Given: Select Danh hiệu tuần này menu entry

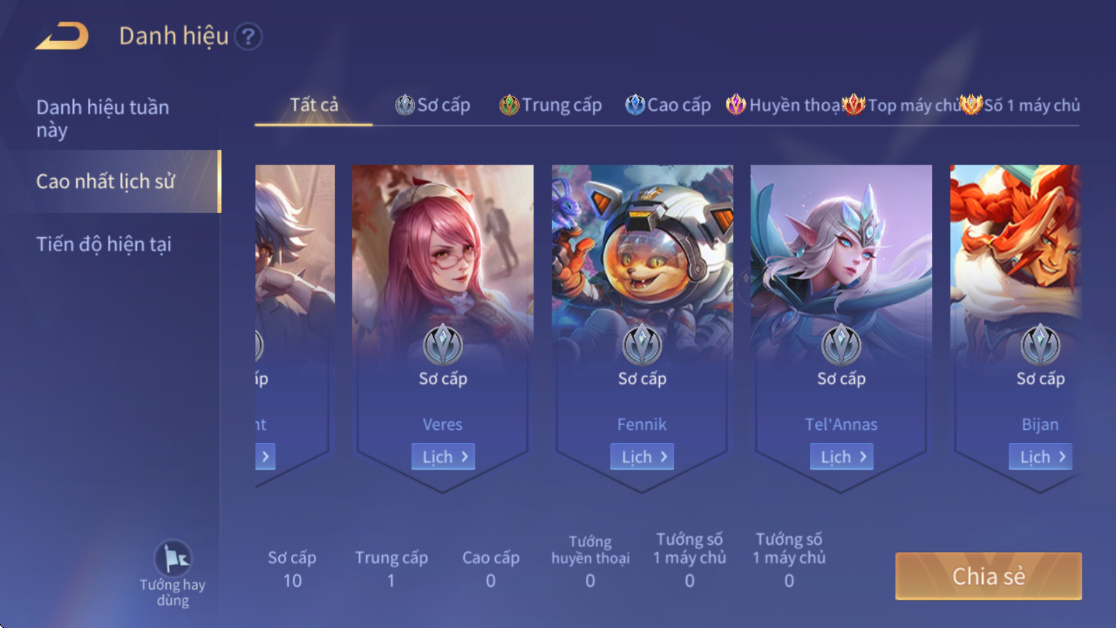Looking at the screenshot, I should [x=103, y=118].
